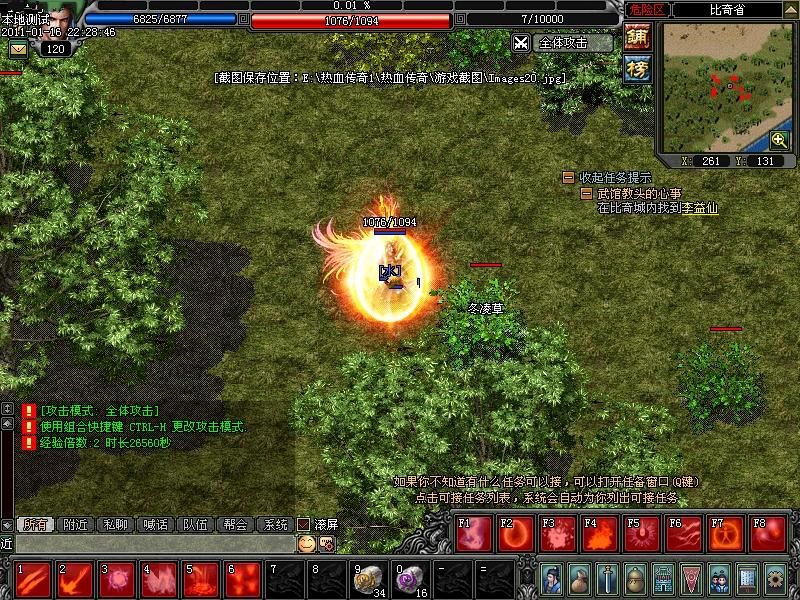Toggle the 全体攻击 attack mode button
This screenshot has height=600, width=800.
pyautogui.click(x=563, y=43)
